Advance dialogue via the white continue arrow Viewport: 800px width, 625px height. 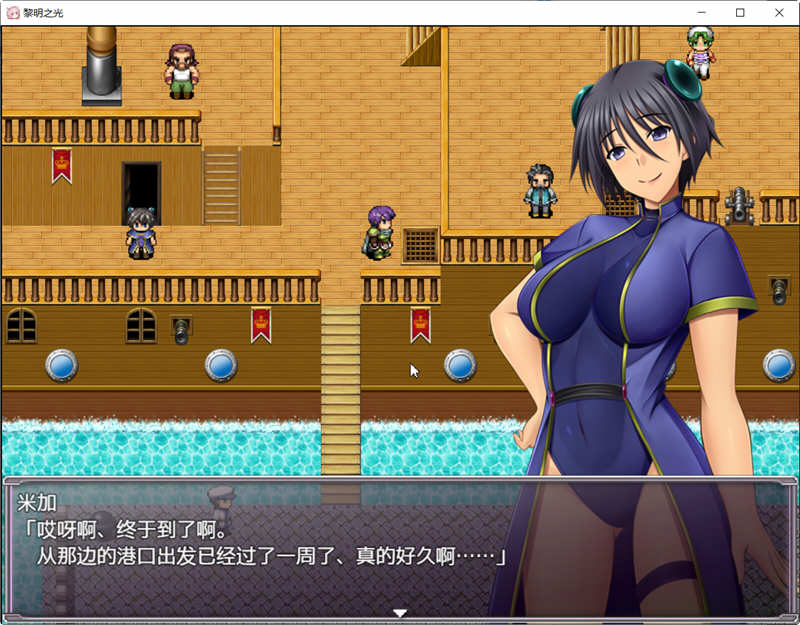(400, 612)
